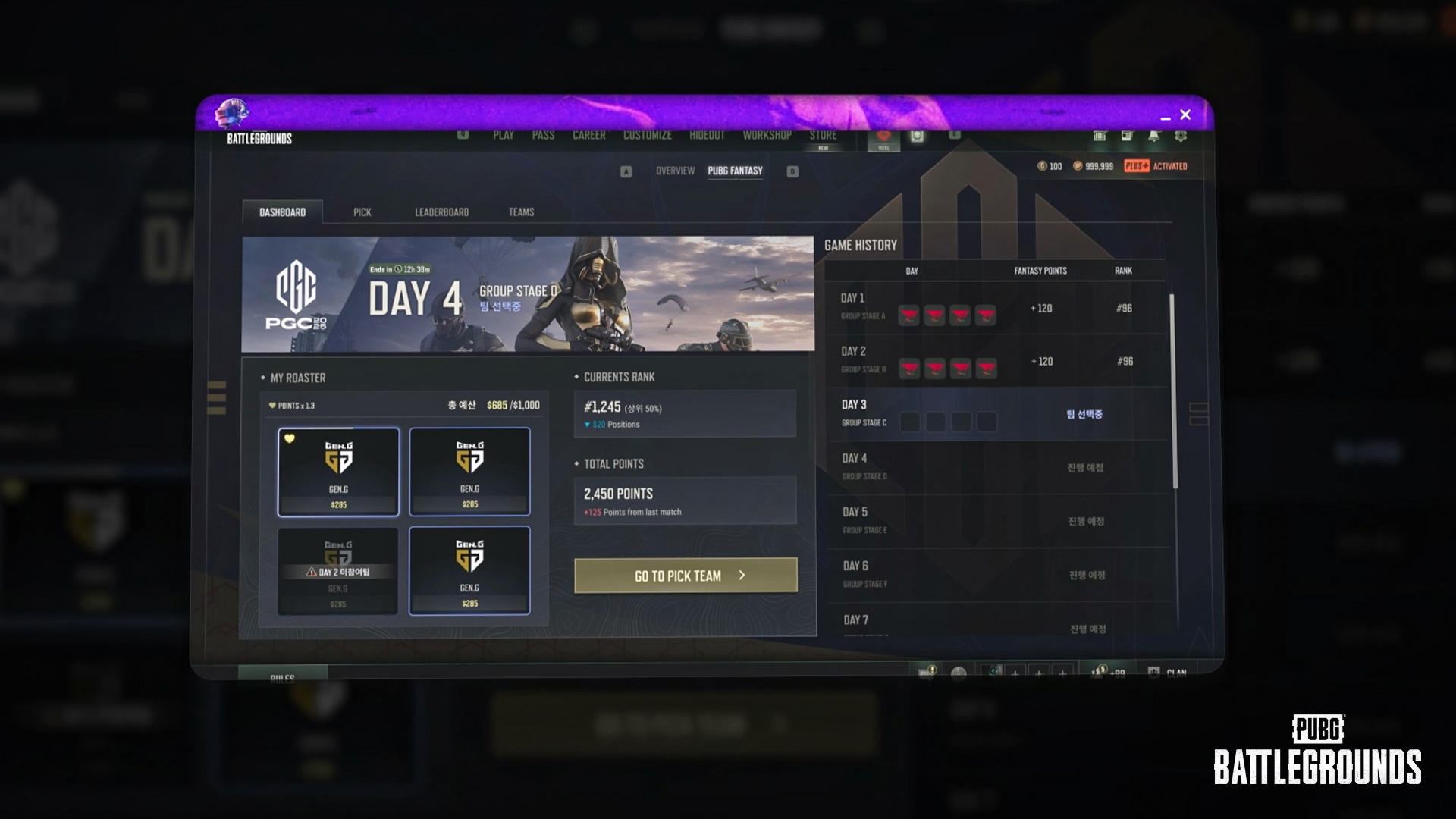Image resolution: width=1456 pixels, height=819 pixels.
Task: Select the PUBG FANTASY tab
Action: click(735, 171)
